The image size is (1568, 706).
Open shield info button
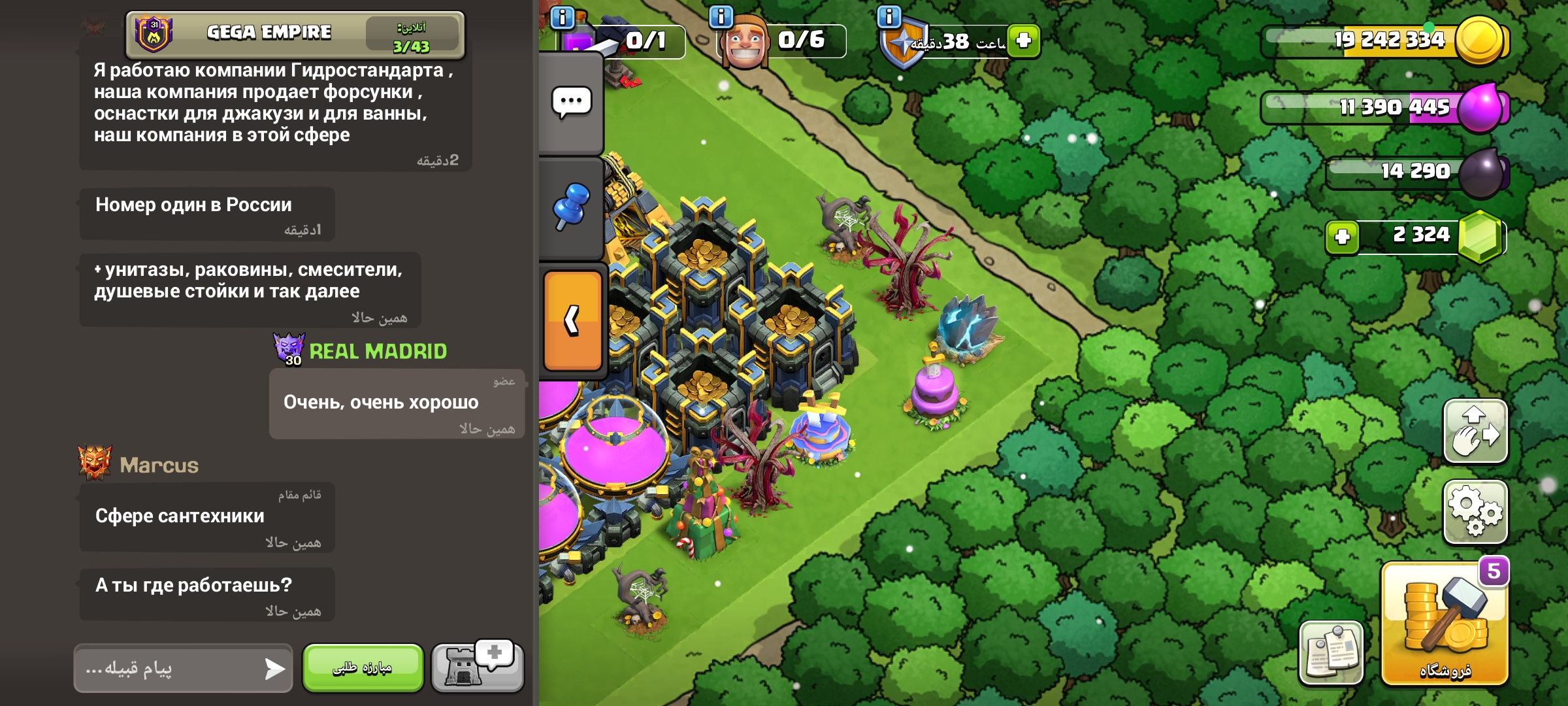tap(889, 16)
